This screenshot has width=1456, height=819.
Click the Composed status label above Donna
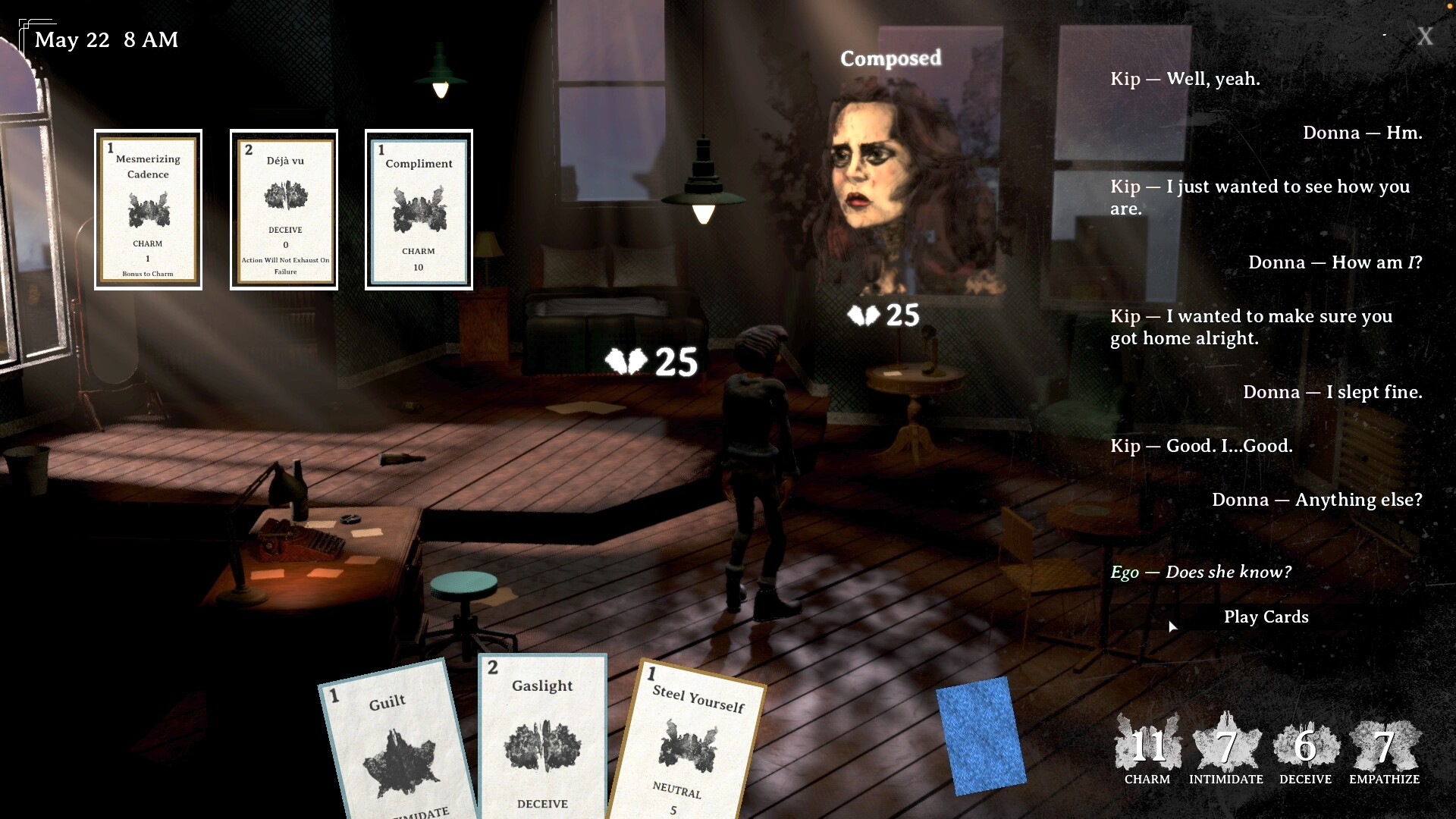[891, 58]
